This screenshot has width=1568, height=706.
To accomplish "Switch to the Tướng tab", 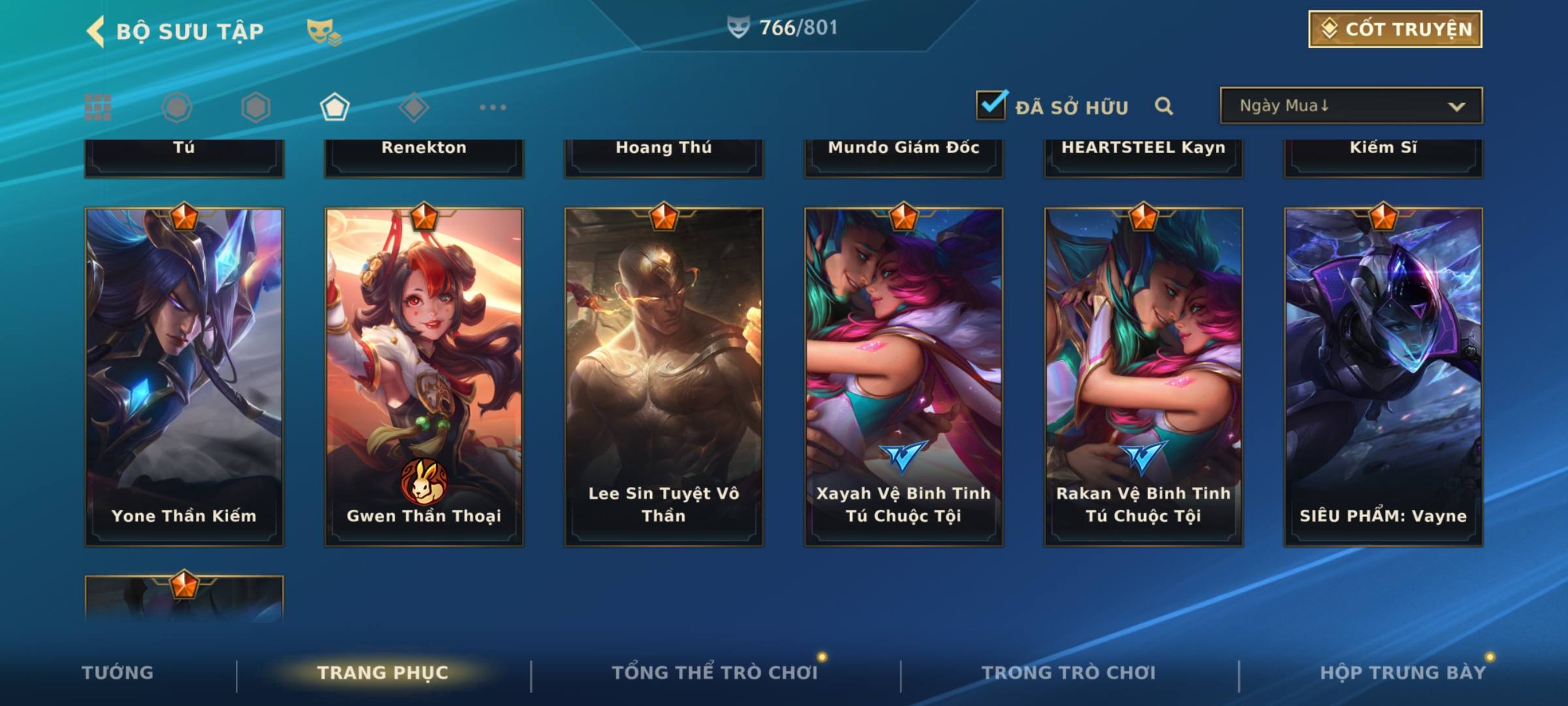I will (118, 673).
